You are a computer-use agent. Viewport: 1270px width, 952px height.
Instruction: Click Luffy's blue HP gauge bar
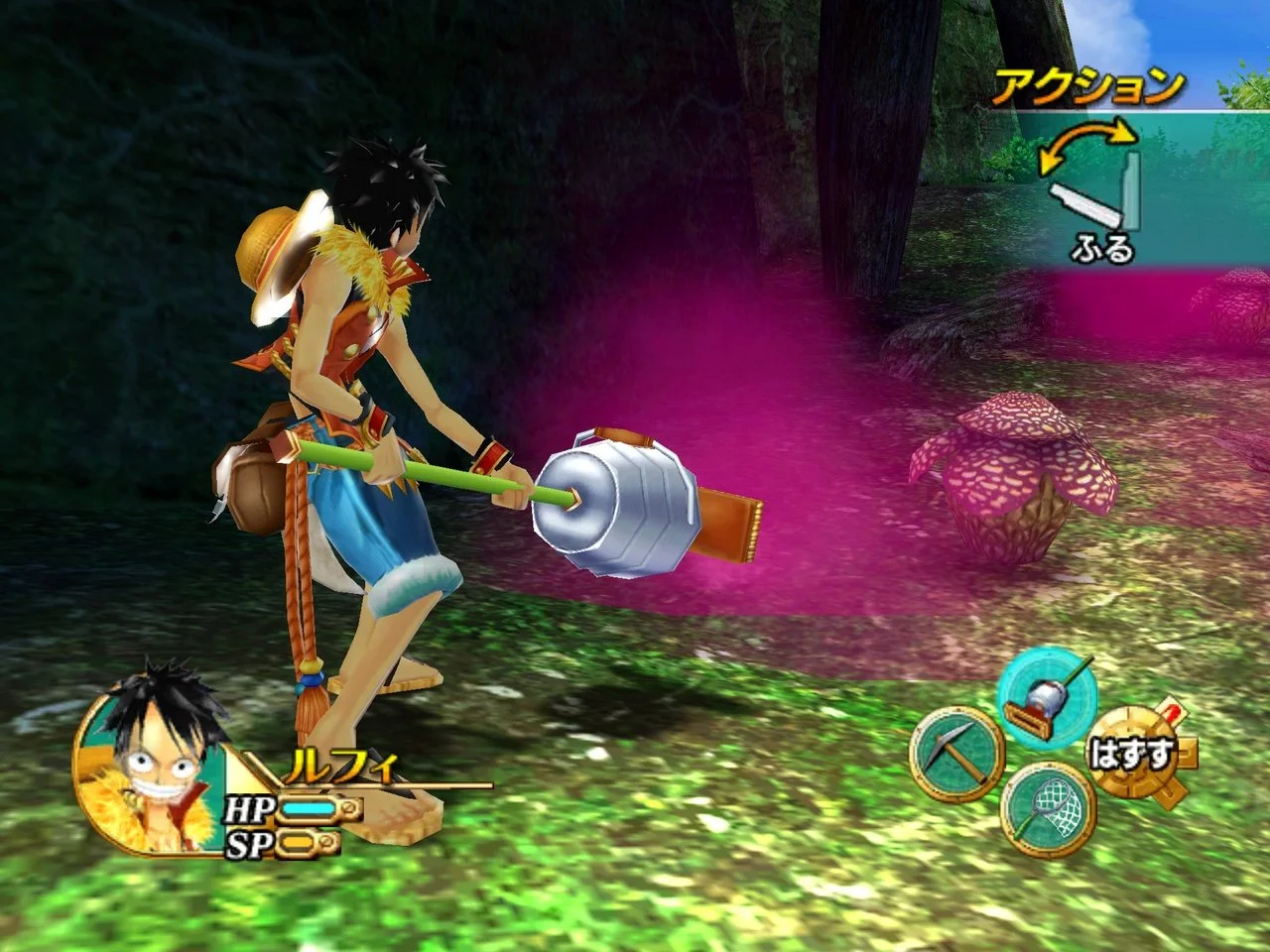(311, 810)
